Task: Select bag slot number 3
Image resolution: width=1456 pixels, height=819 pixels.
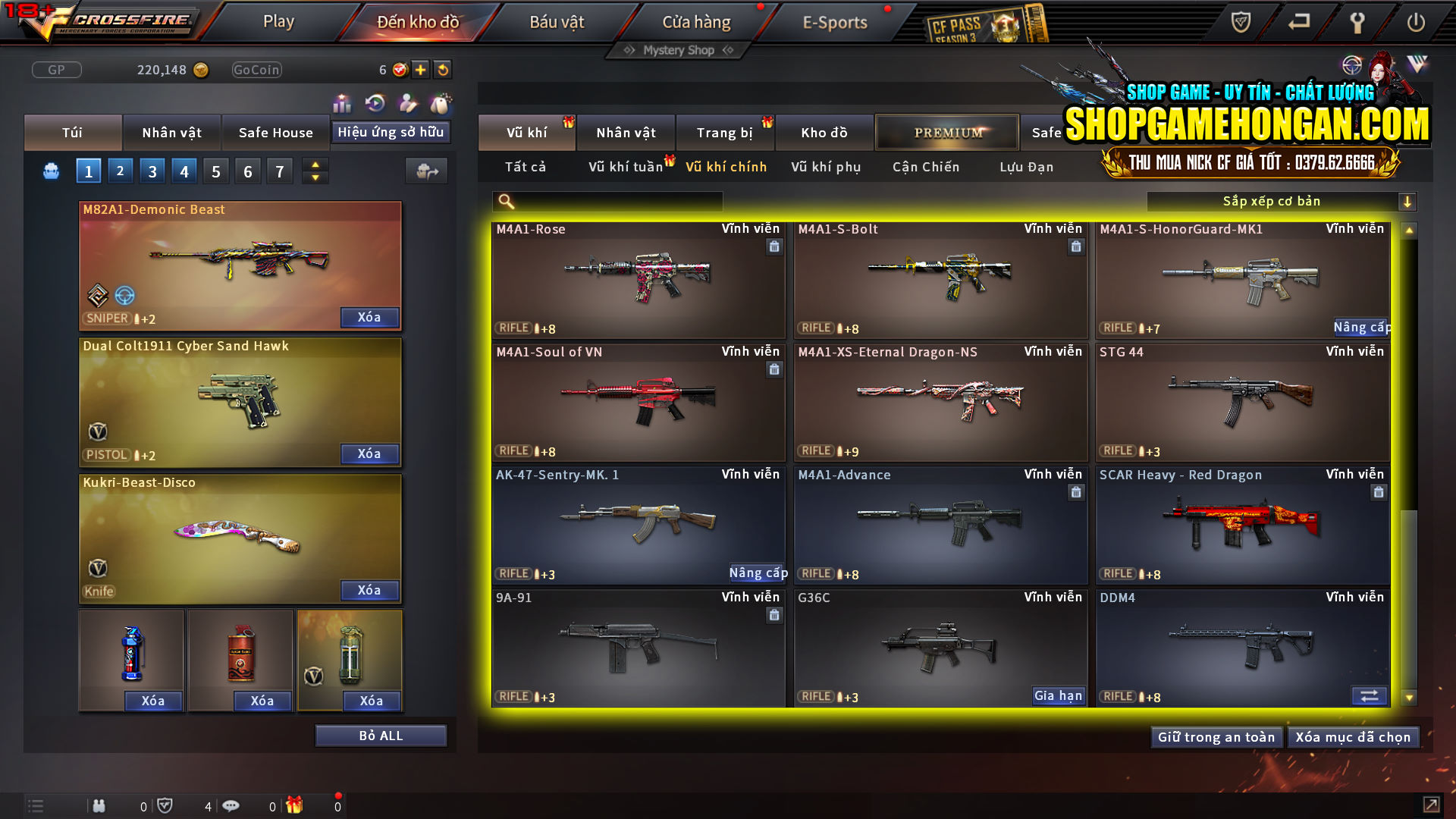Action: pos(152,171)
